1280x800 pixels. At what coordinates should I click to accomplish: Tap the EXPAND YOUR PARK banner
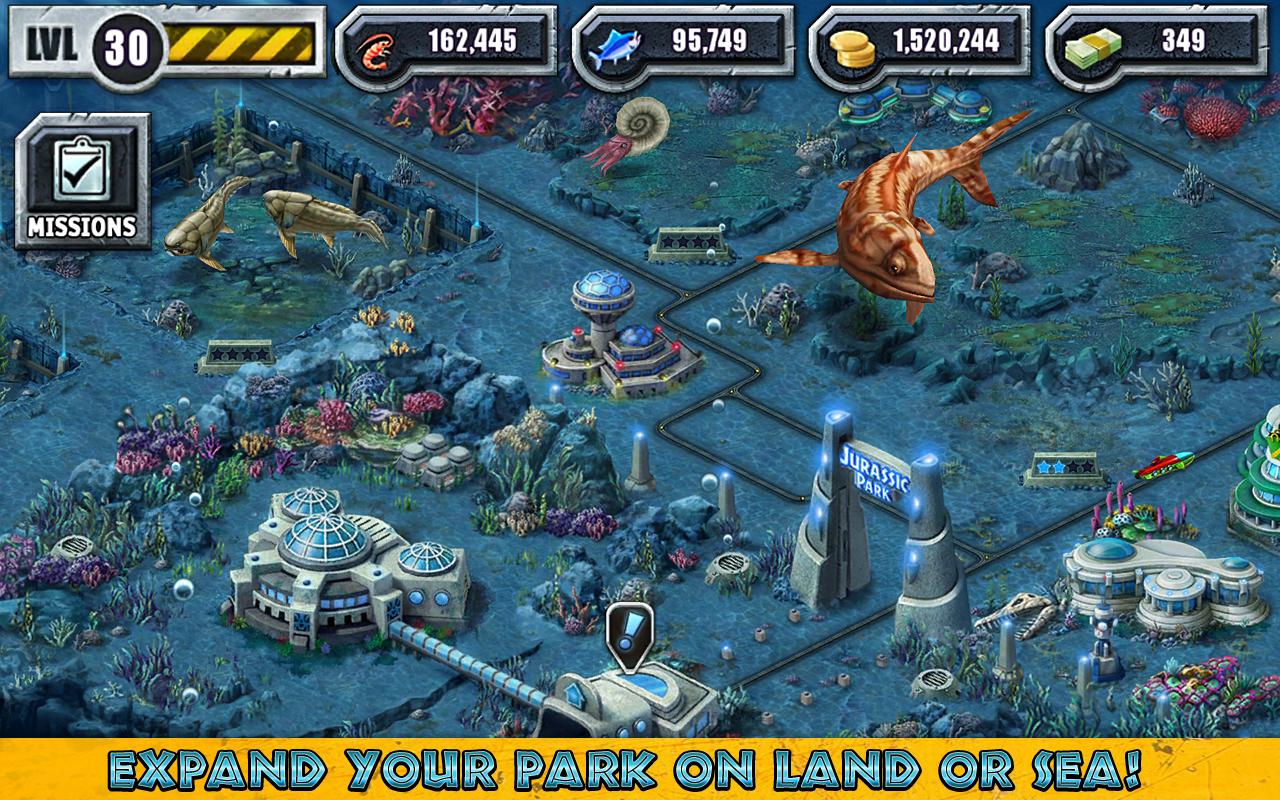[x=640, y=770]
